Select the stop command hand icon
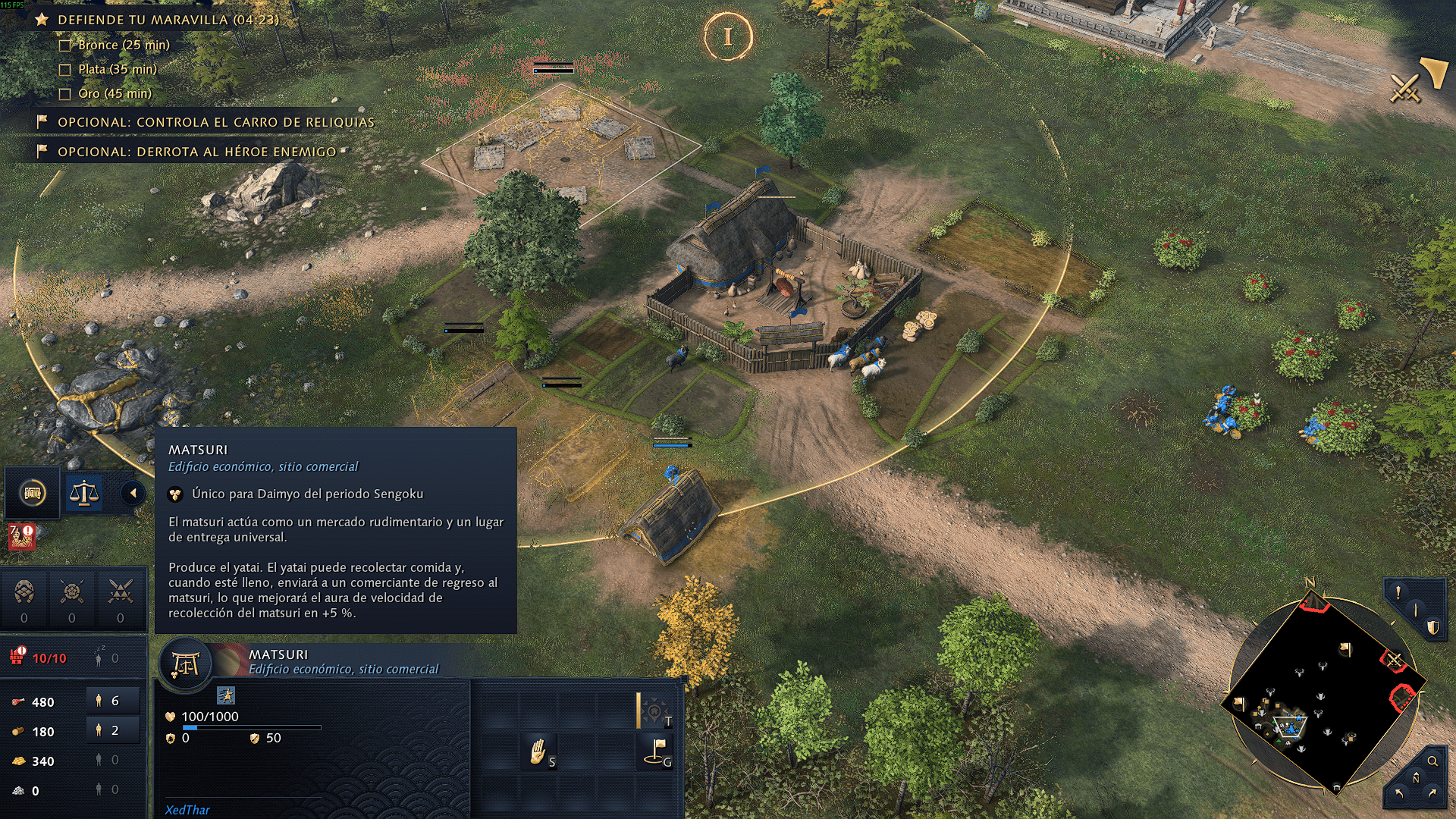This screenshot has width=1456, height=819. [x=538, y=751]
